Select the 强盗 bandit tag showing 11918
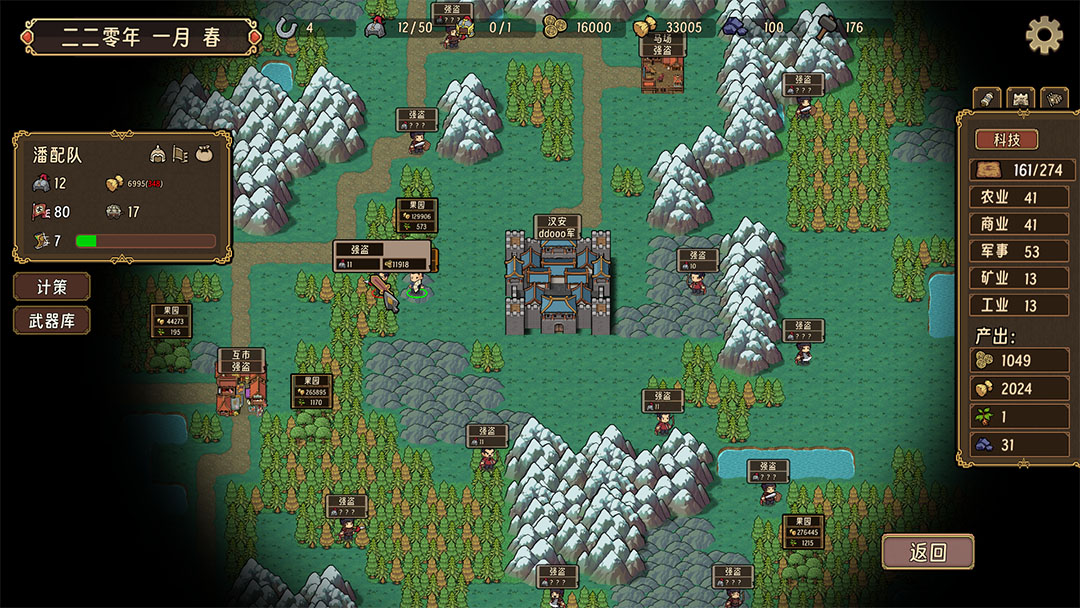The width and height of the screenshot is (1080, 608). click(384, 256)
